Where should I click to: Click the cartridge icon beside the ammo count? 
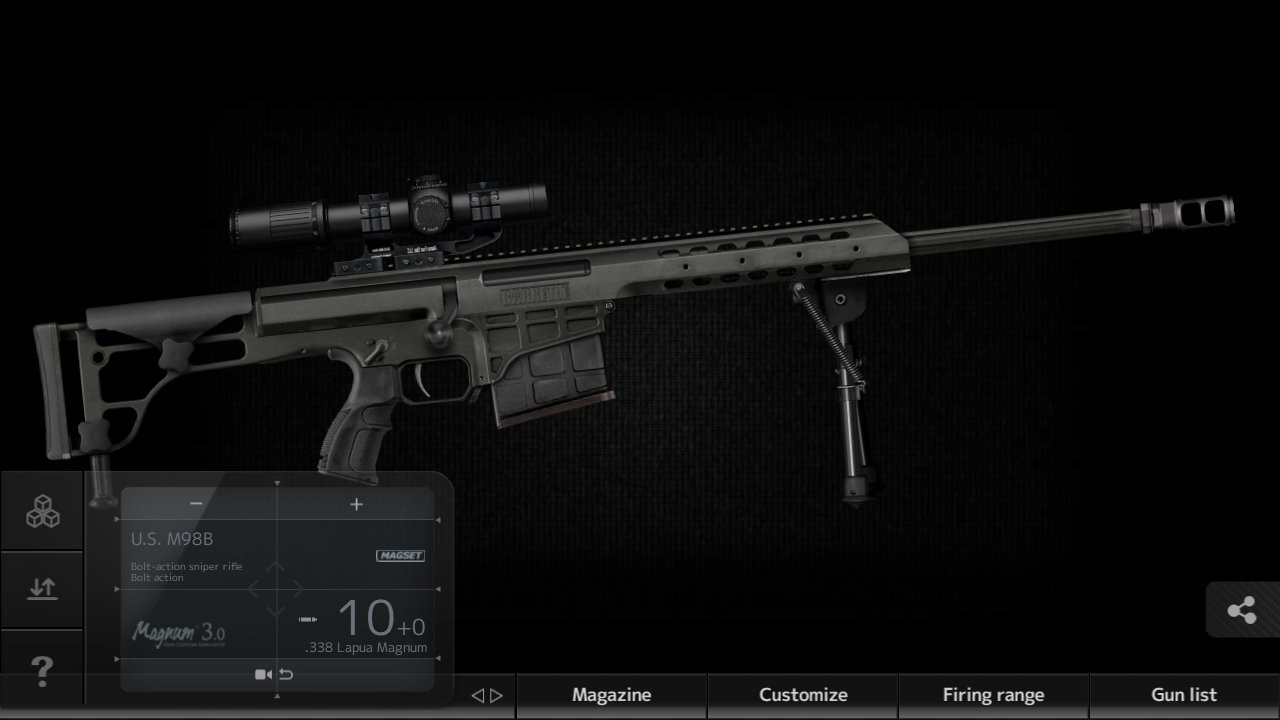point(307,618)
